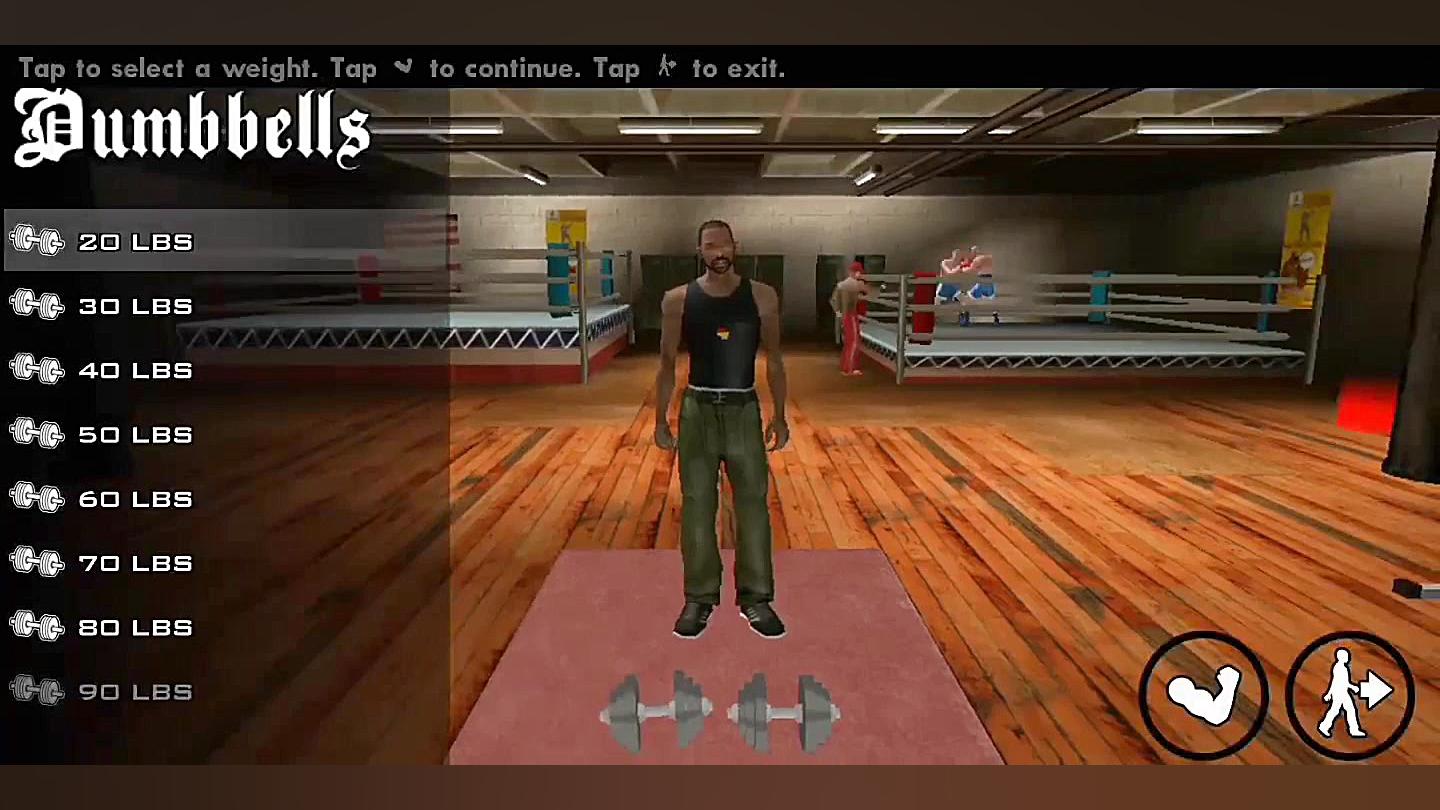
Task: Tap the dumbbell icon beside 70 LBS
Action: pos(37,563)
